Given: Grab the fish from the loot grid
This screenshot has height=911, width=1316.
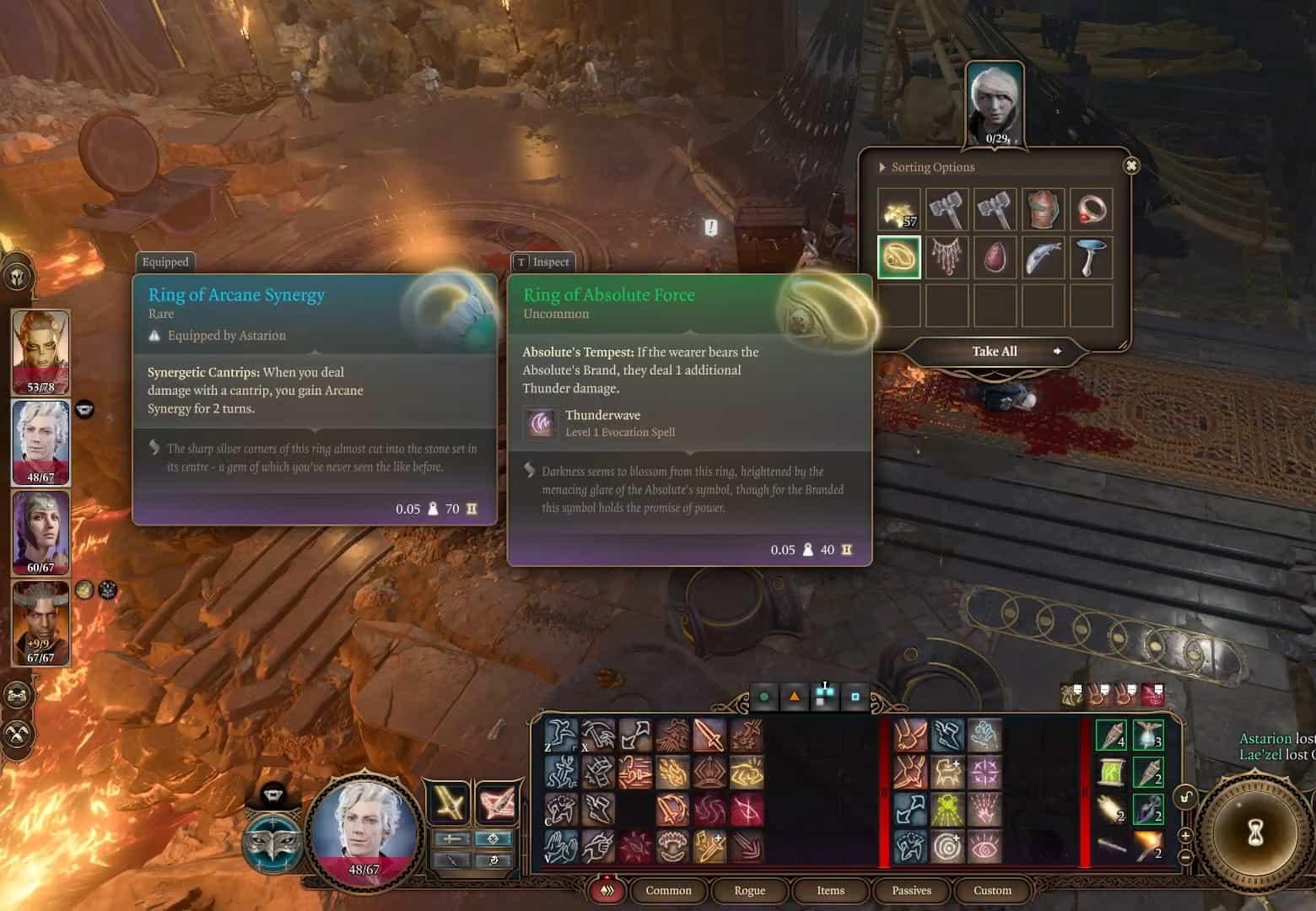Looking at the screenshot, I should [x=1043, y=256].
